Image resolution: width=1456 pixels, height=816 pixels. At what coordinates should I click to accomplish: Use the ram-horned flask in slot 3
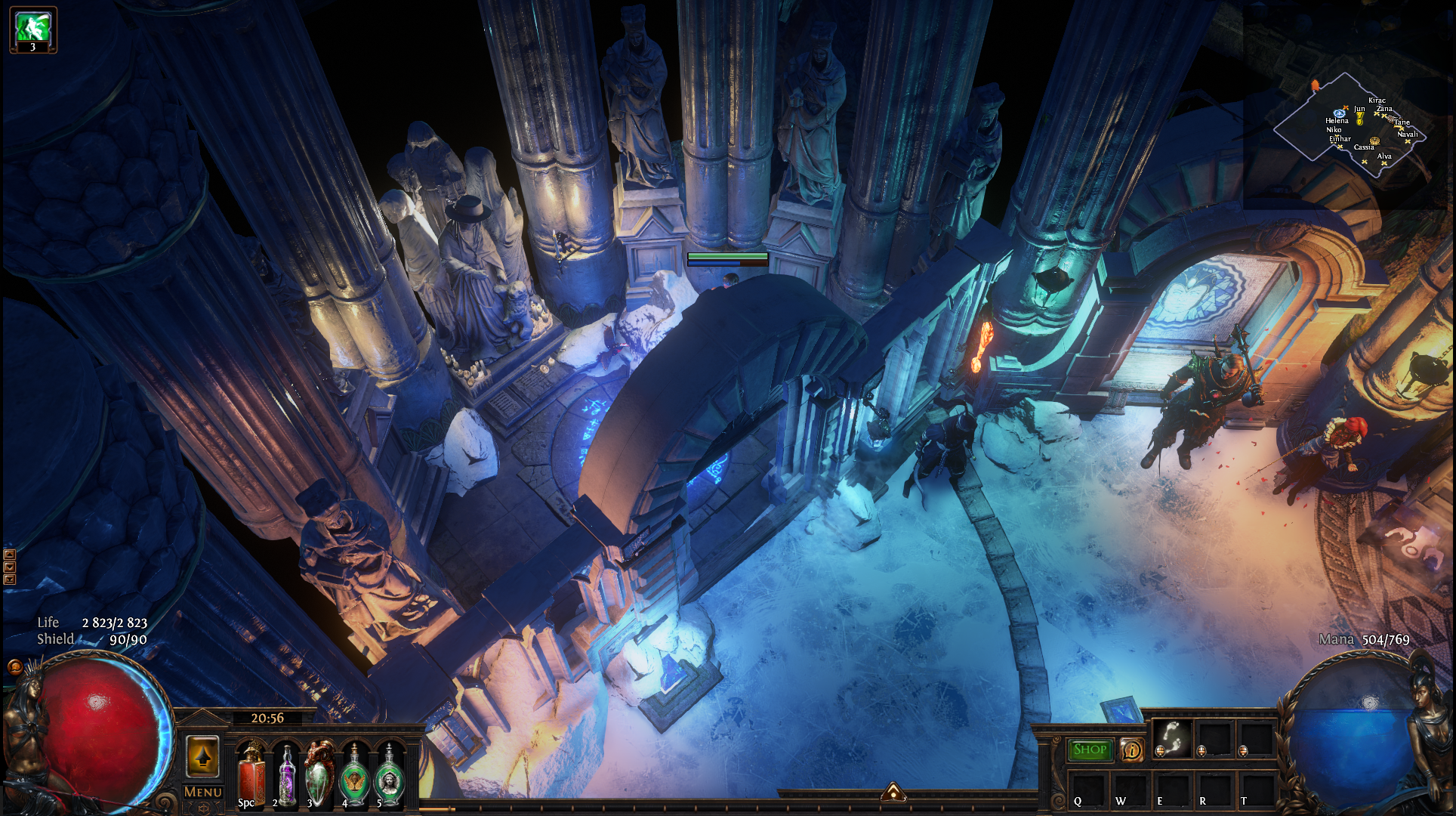[319, 774]
